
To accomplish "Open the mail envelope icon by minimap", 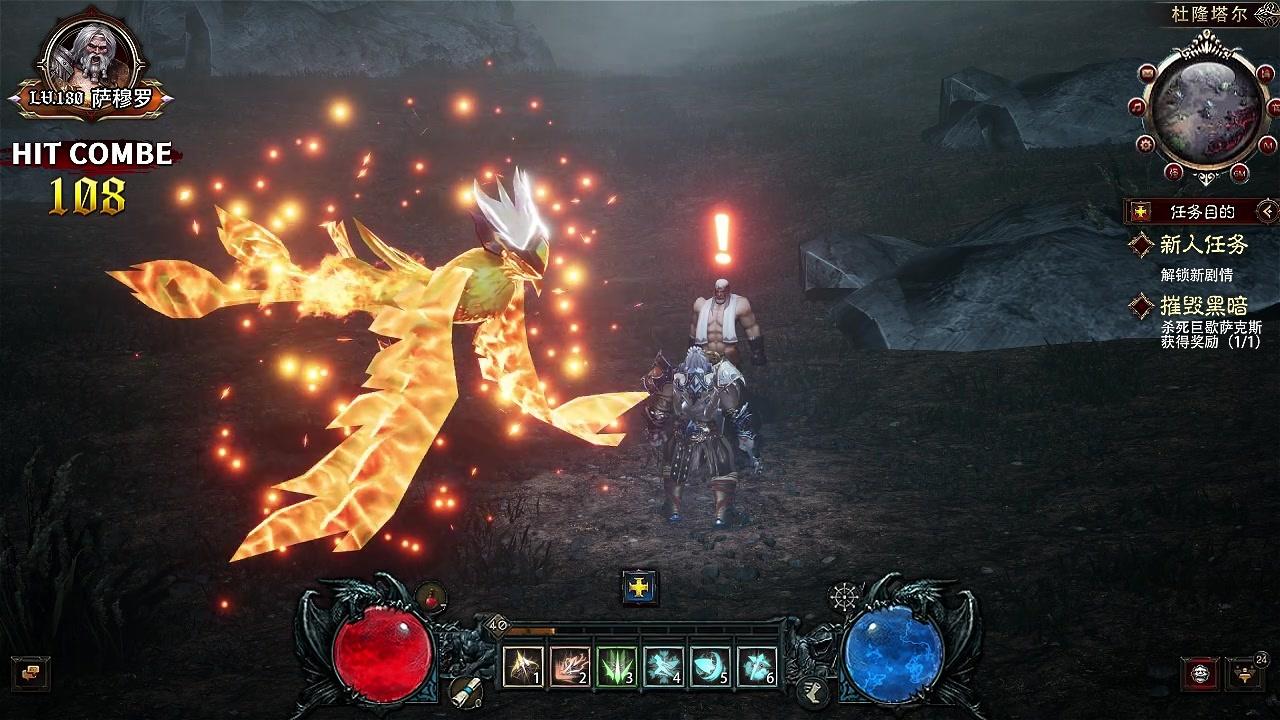I will tap(1147, 73).
